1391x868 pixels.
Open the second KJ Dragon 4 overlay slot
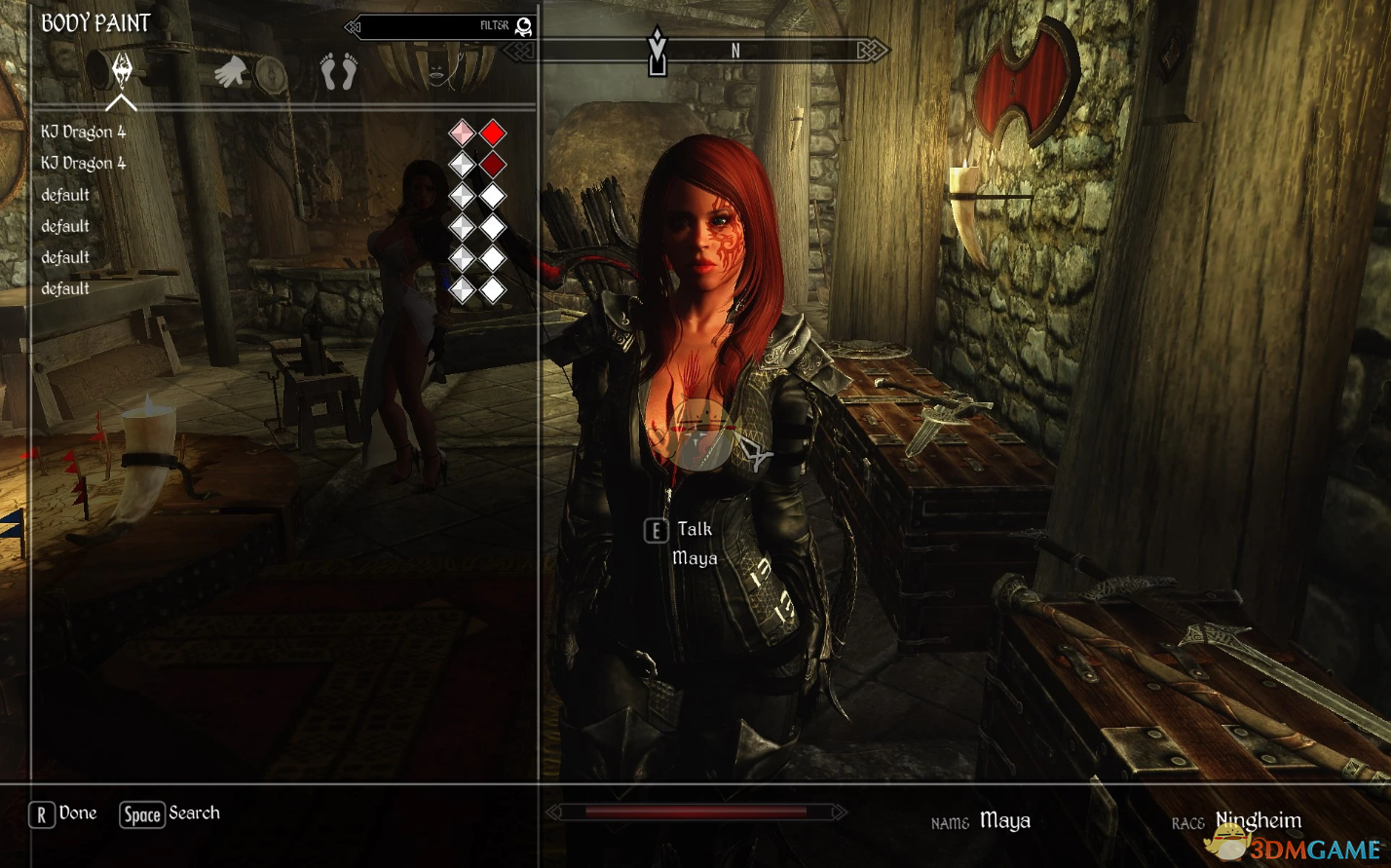click(x=82, y=162)
